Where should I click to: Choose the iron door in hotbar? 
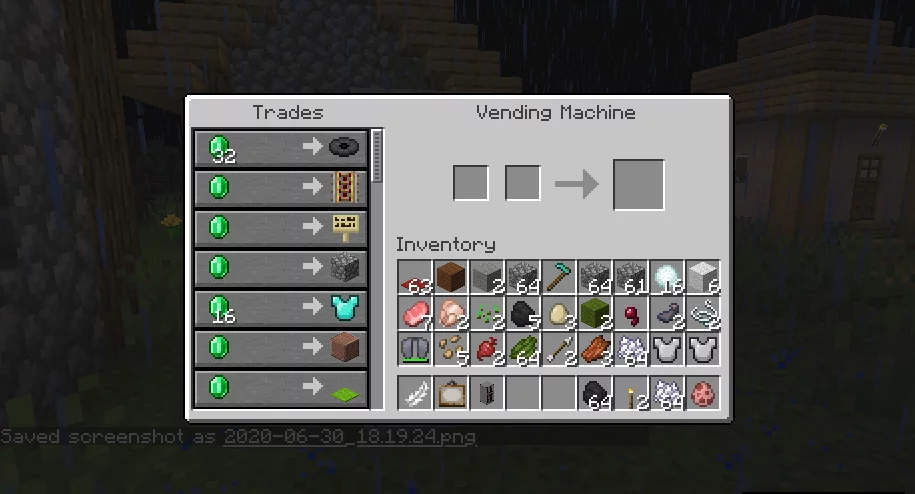[x=487, y=394]
